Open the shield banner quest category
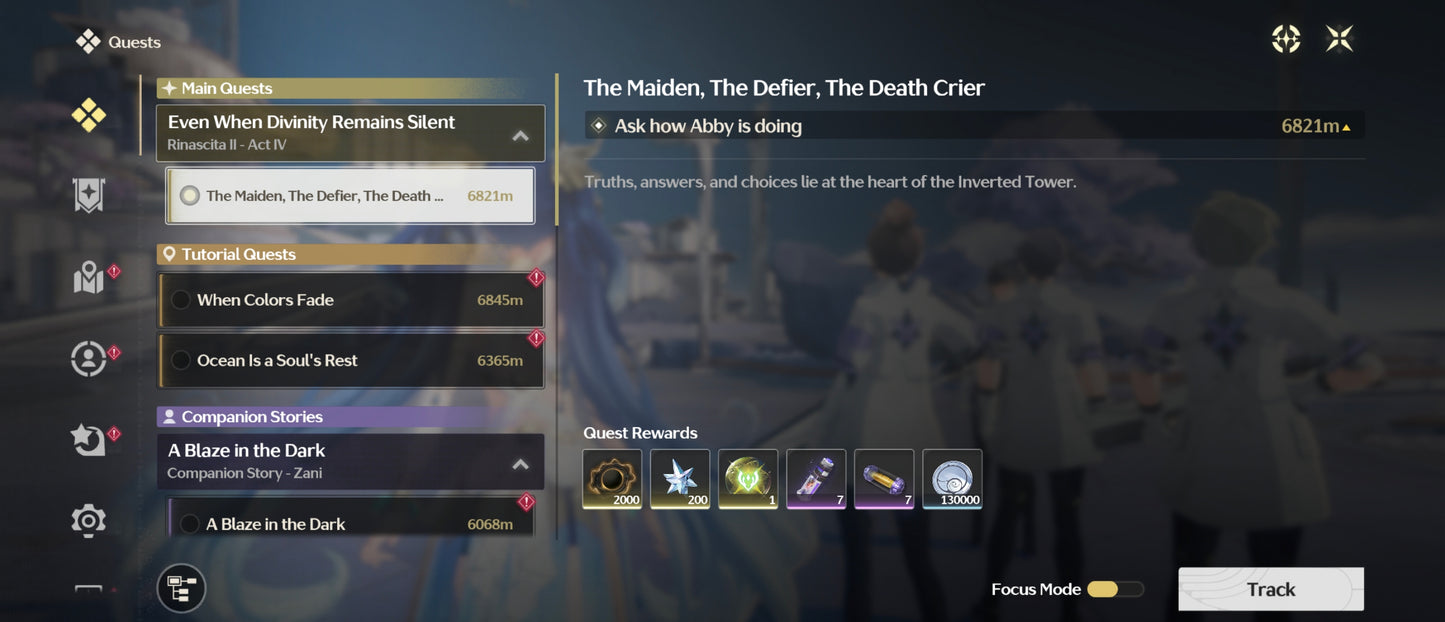 [88, 196]
